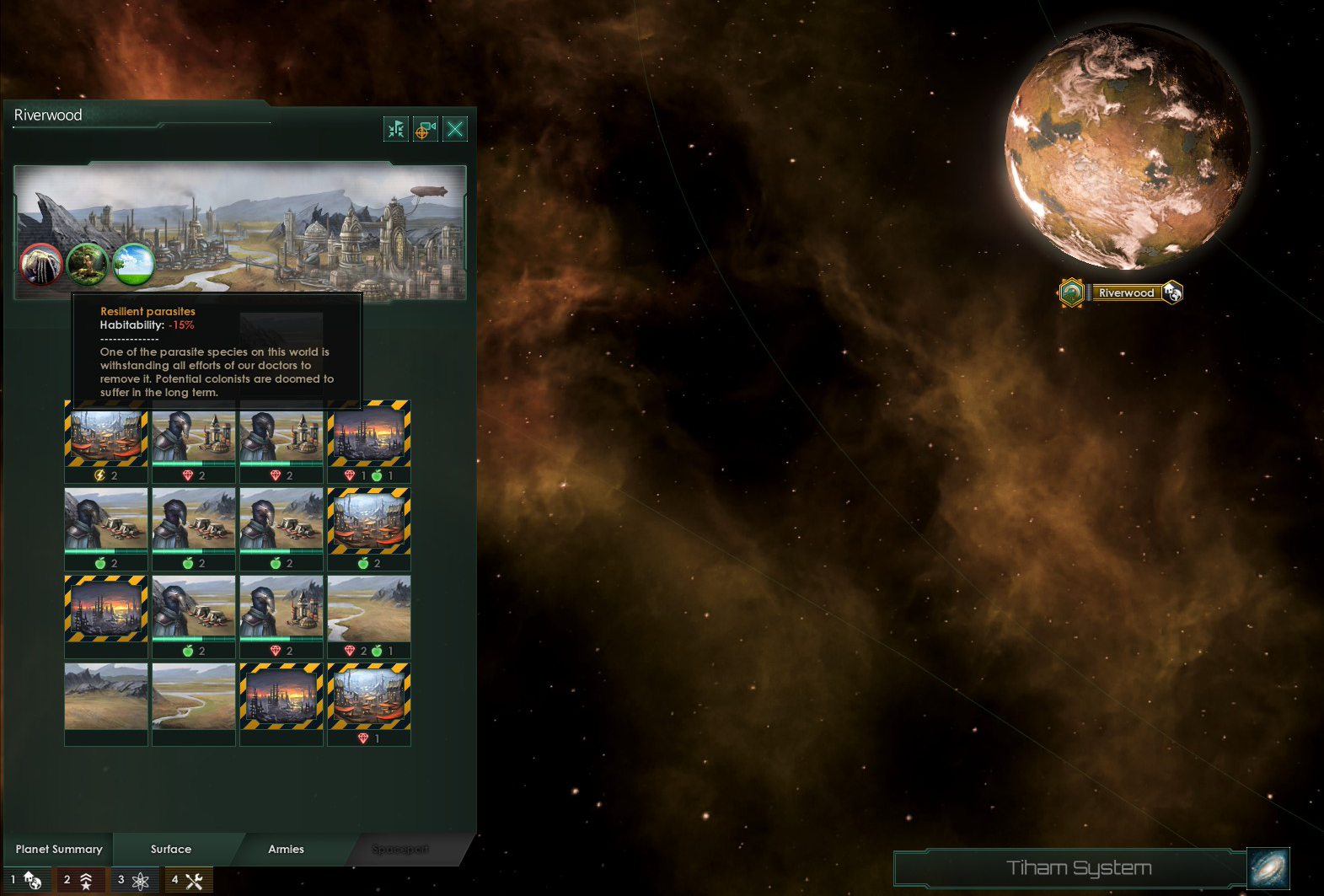
Task: Select the resilient parasites modifier icon
Action: click(x=40, y=265)
